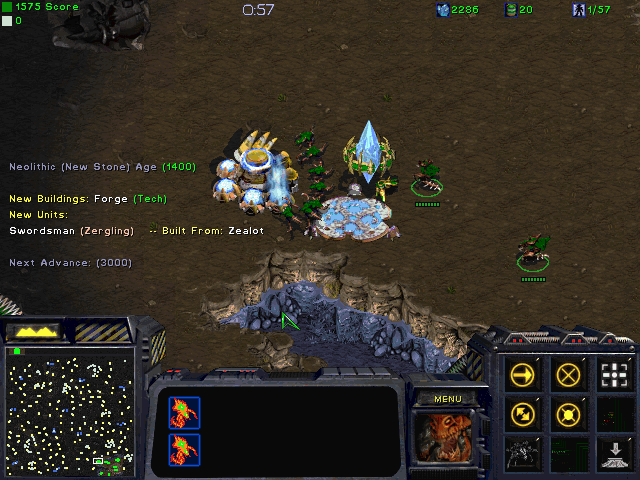Issue the Stop command

click(x=569, y=374)
